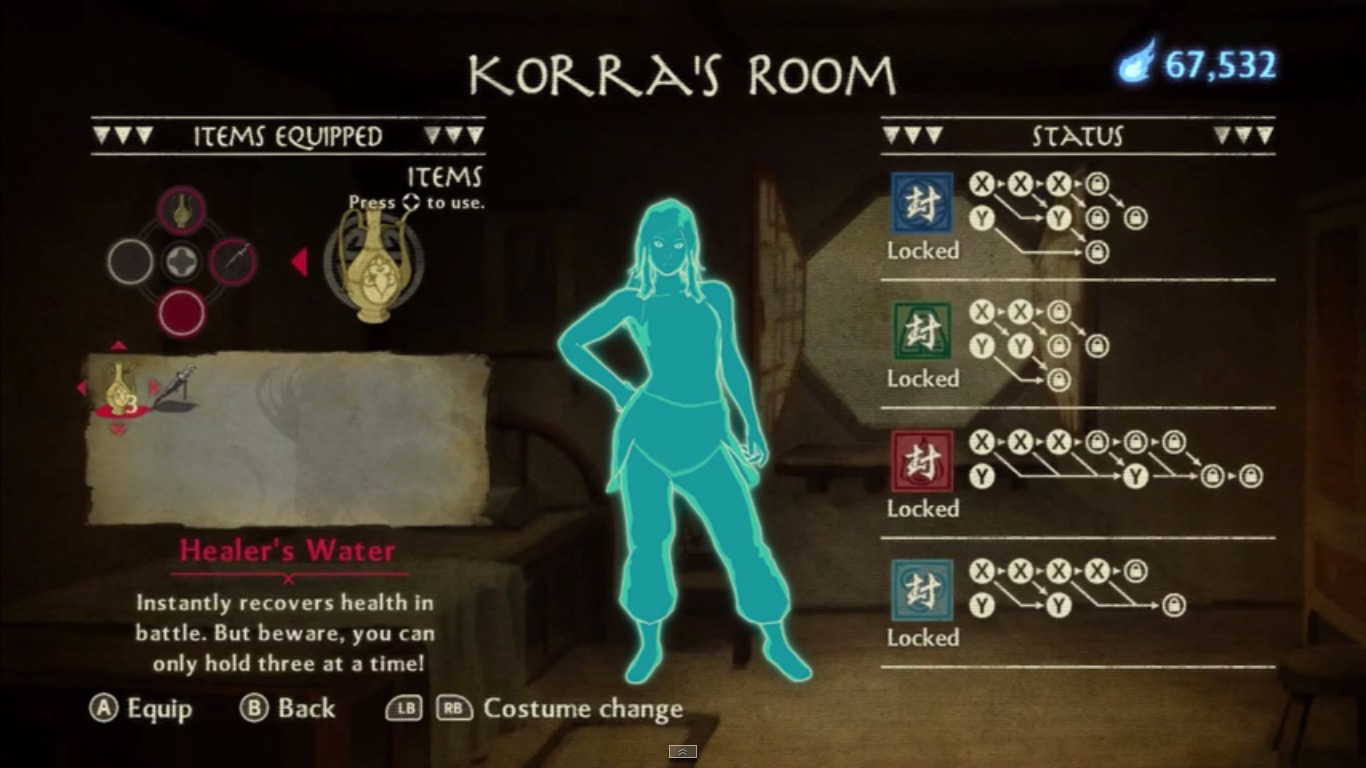1366x768 pixels.
Task: Click the Equip button
Action: (x=141, y=709)
